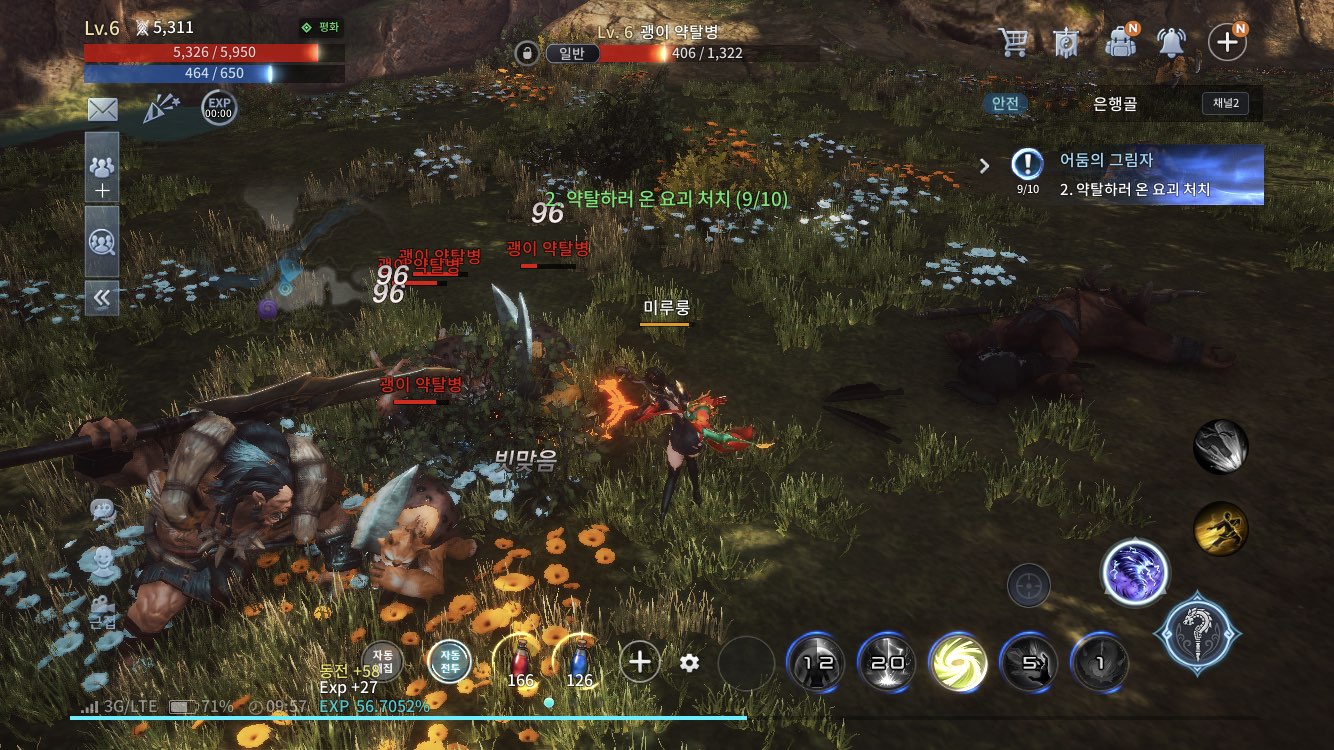Image resolution: width=1334 pixels, height=750 pixels.
Task: Add an item to the plus quick slot
Action: pyautogui.click(x=640, y=661)
